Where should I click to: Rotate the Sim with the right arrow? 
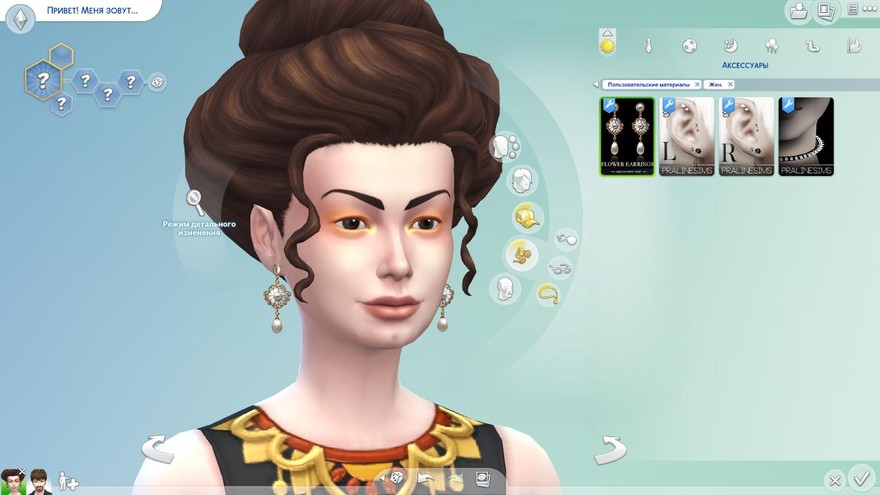pos(609,449)
